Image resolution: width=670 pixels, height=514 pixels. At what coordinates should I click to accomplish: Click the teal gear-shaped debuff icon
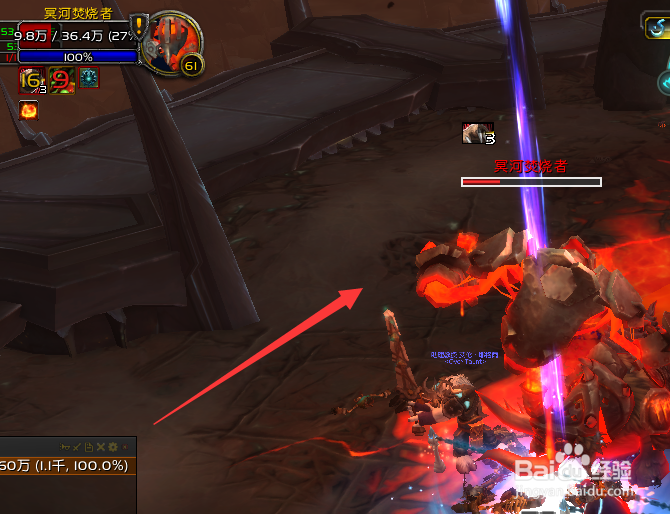(89, 78)
